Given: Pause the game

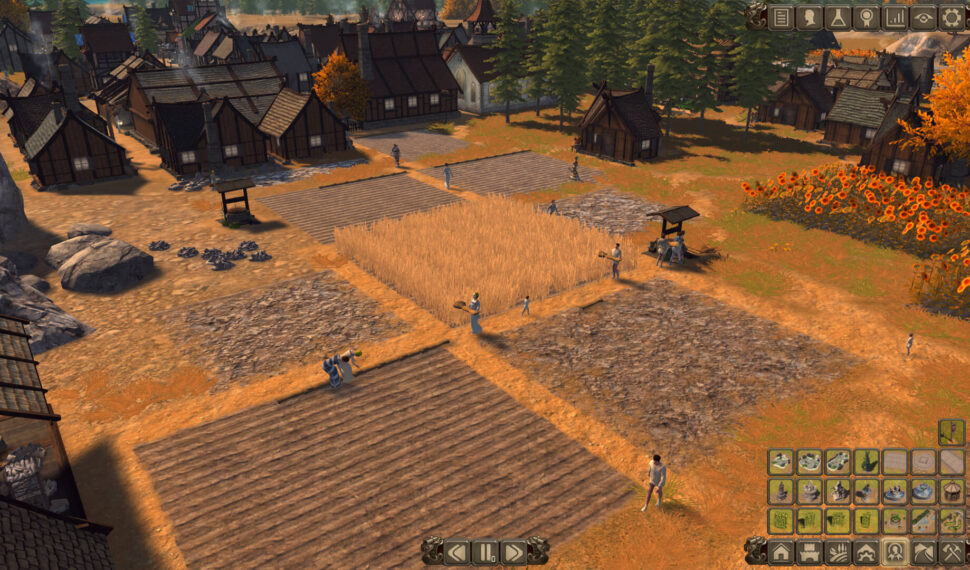Looking at the screenshot, I should click(x=485, y=551).
